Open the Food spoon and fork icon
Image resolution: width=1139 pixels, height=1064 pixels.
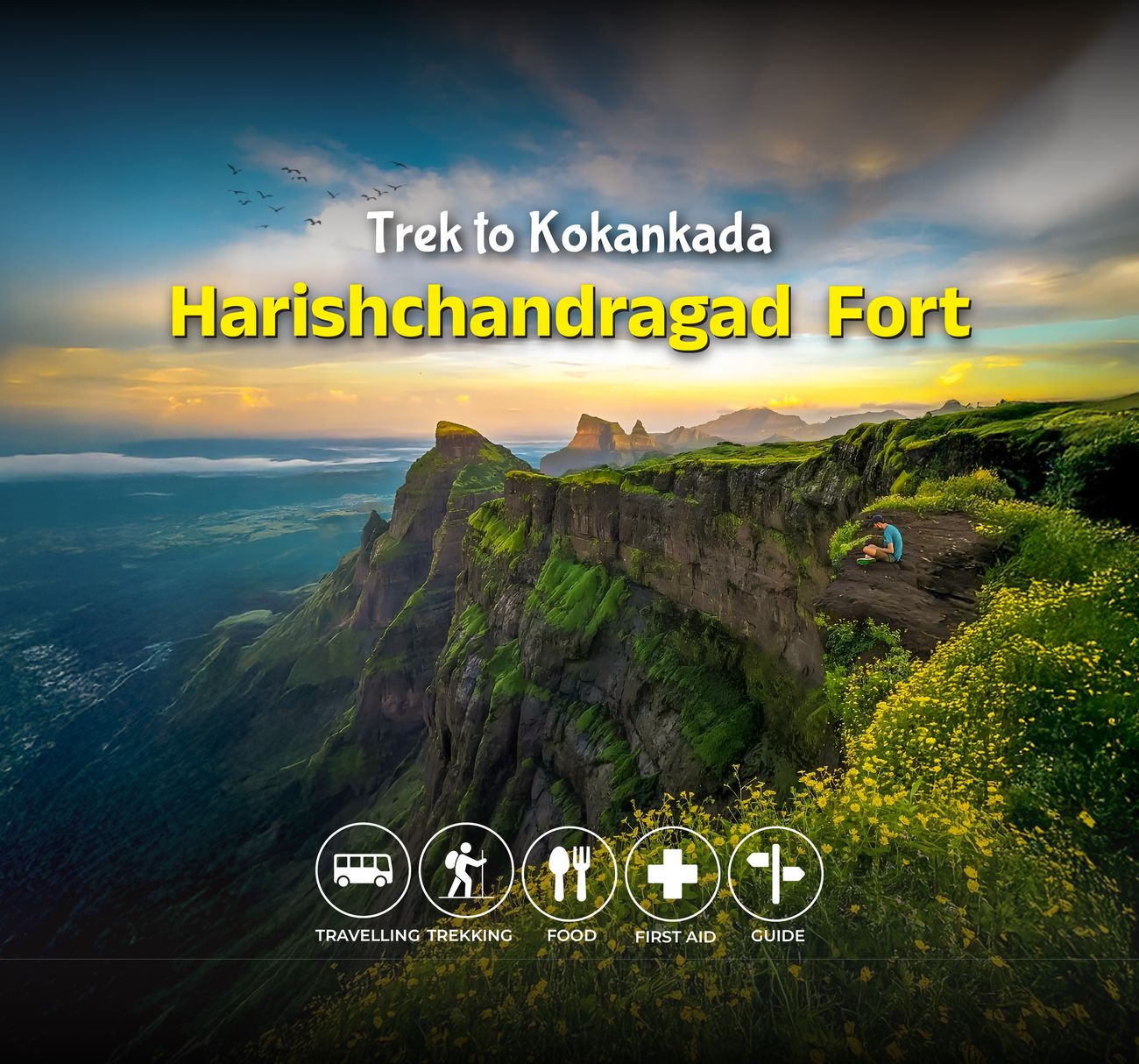click(569, 873)
